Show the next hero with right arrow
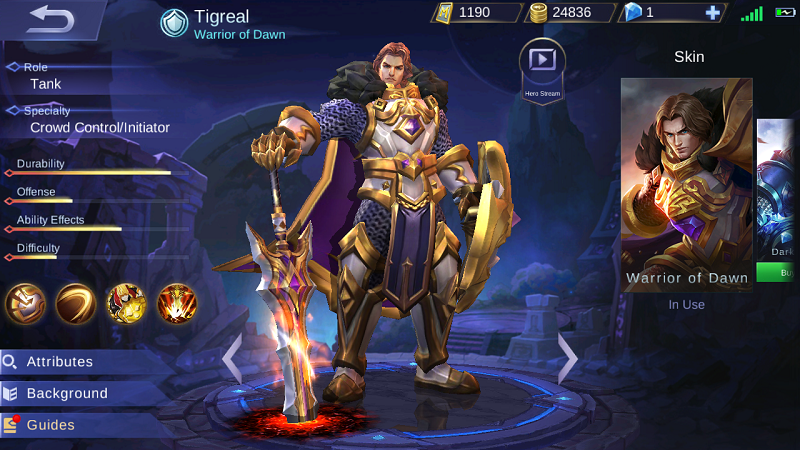 567,358
